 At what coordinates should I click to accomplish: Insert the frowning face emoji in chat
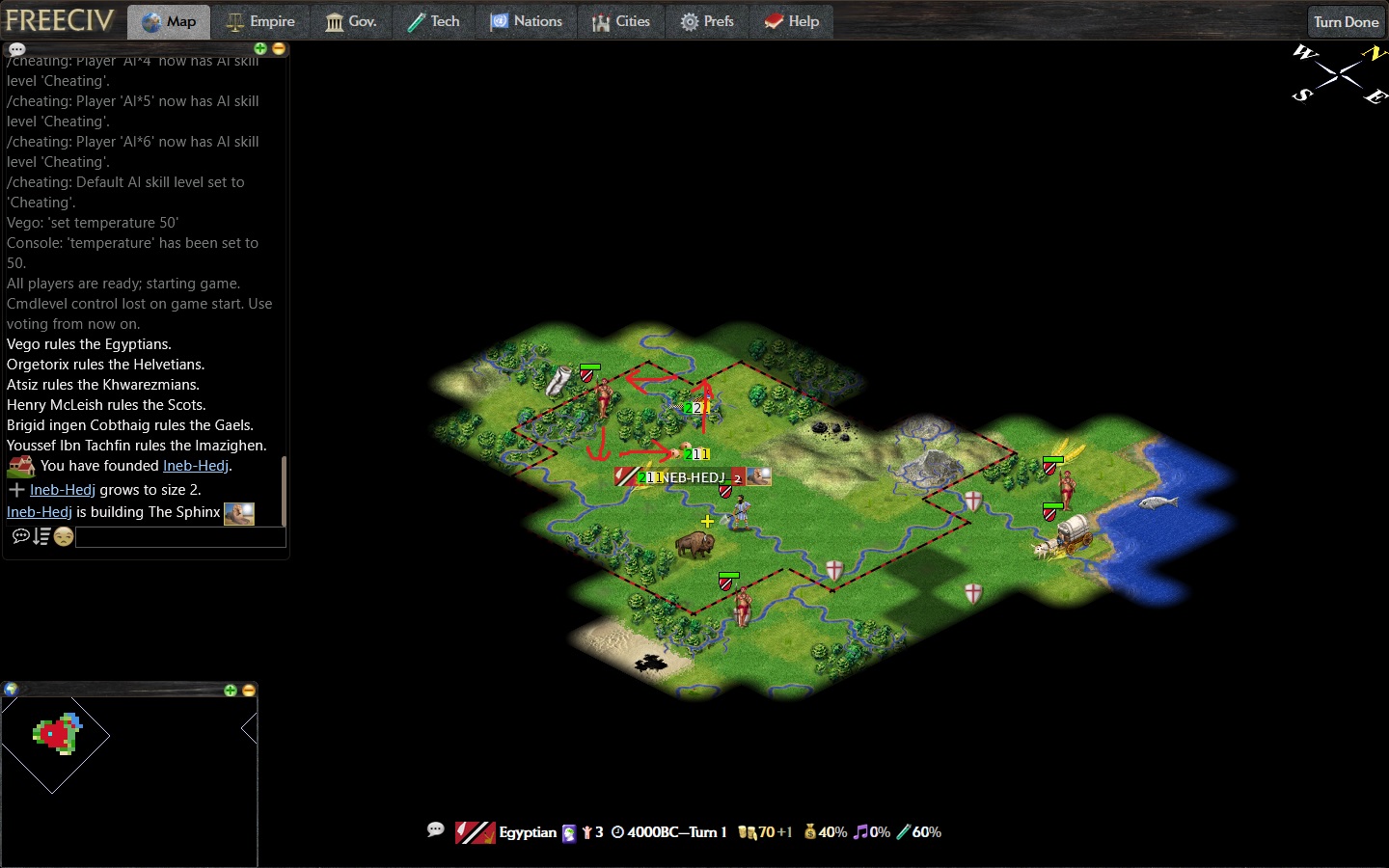point(62,537)
